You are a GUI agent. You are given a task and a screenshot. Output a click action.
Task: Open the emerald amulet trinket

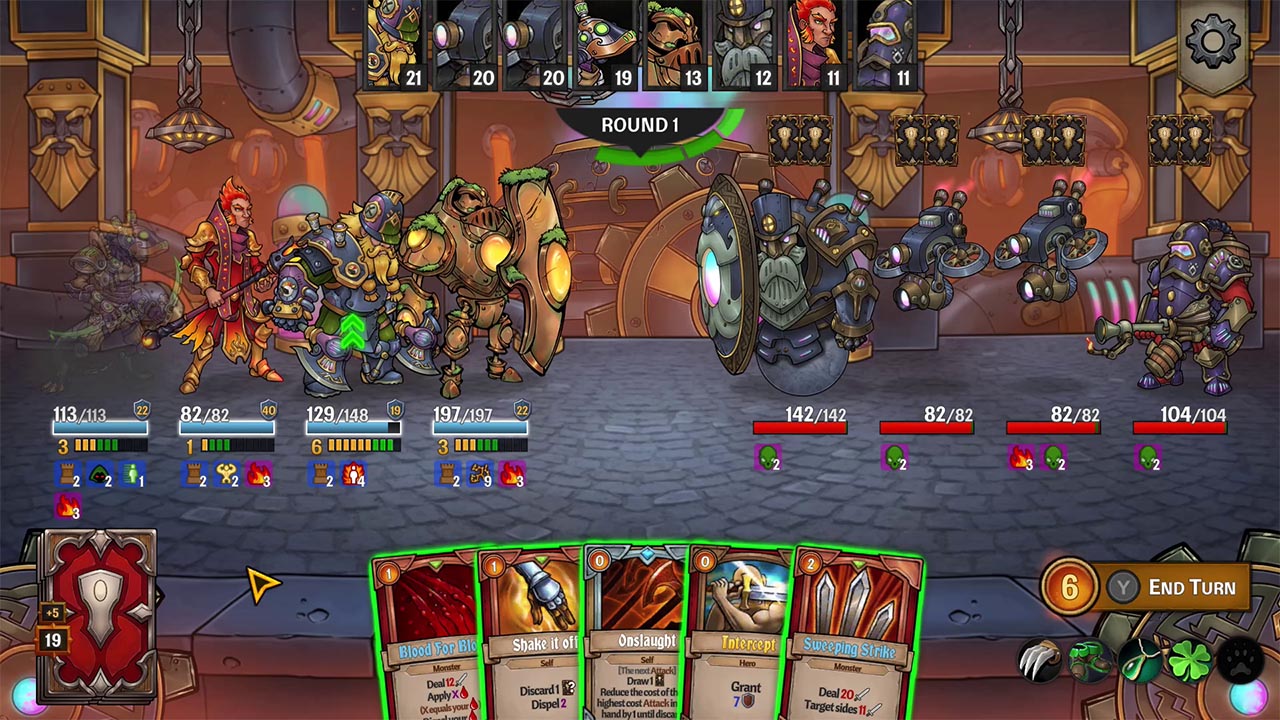pyautogui.click(x=1140, y=662)
